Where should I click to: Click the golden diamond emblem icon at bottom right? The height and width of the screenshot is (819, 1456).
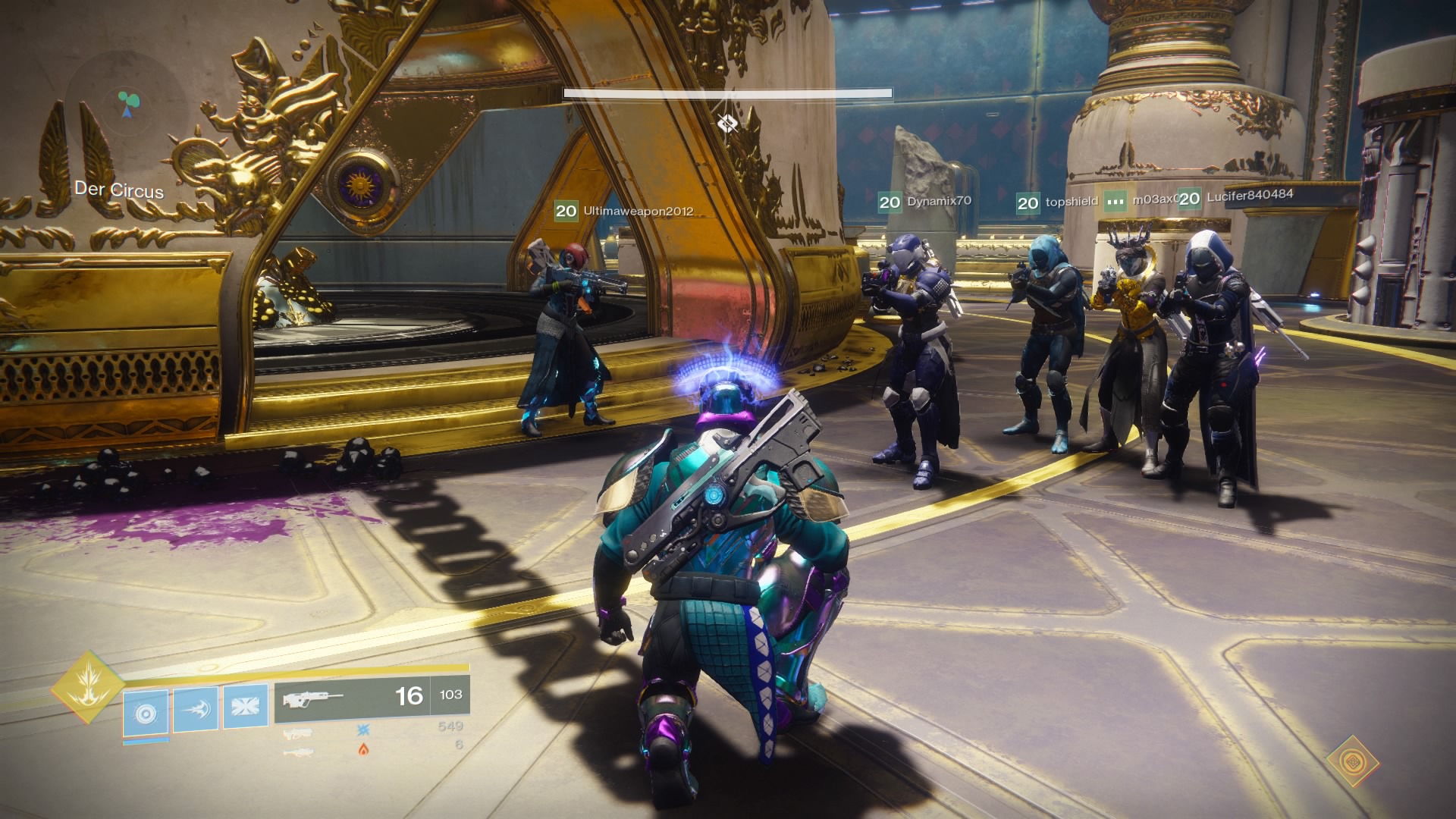tap(1352, 761)
